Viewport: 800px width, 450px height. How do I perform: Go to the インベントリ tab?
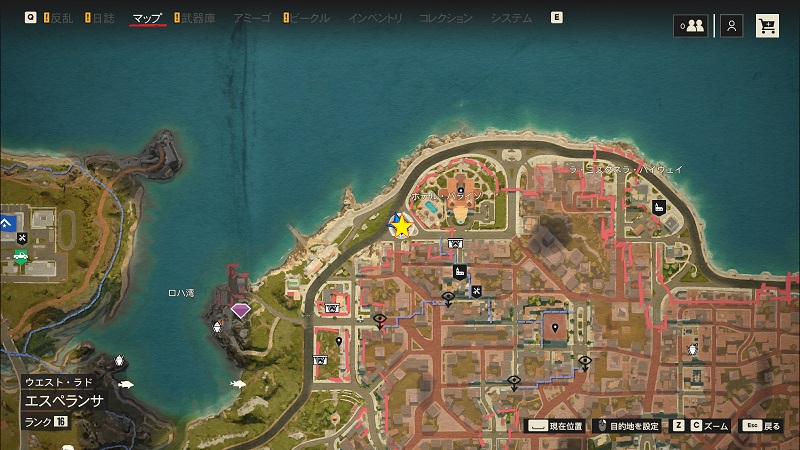[375, 18]
